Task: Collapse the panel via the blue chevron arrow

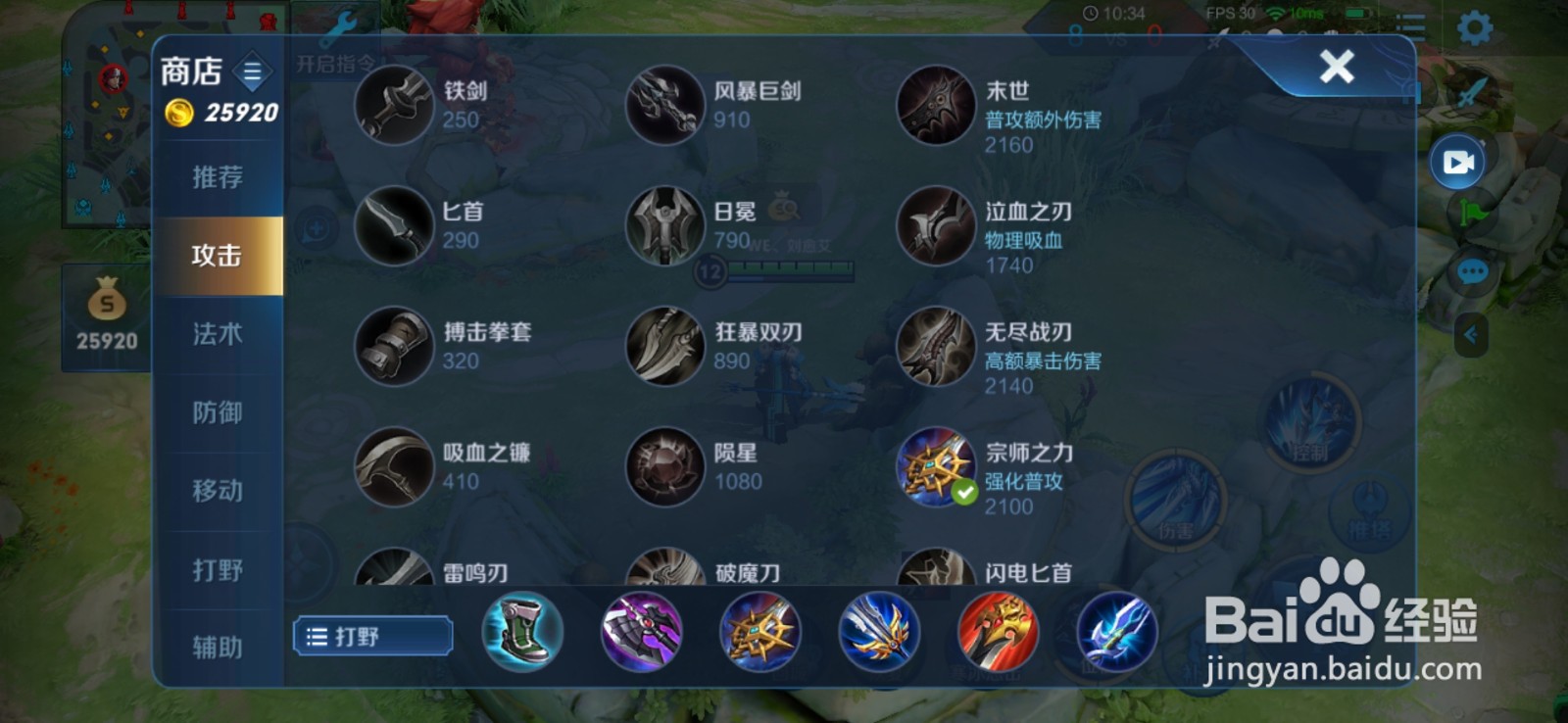Action: (x=1470, y=334)
